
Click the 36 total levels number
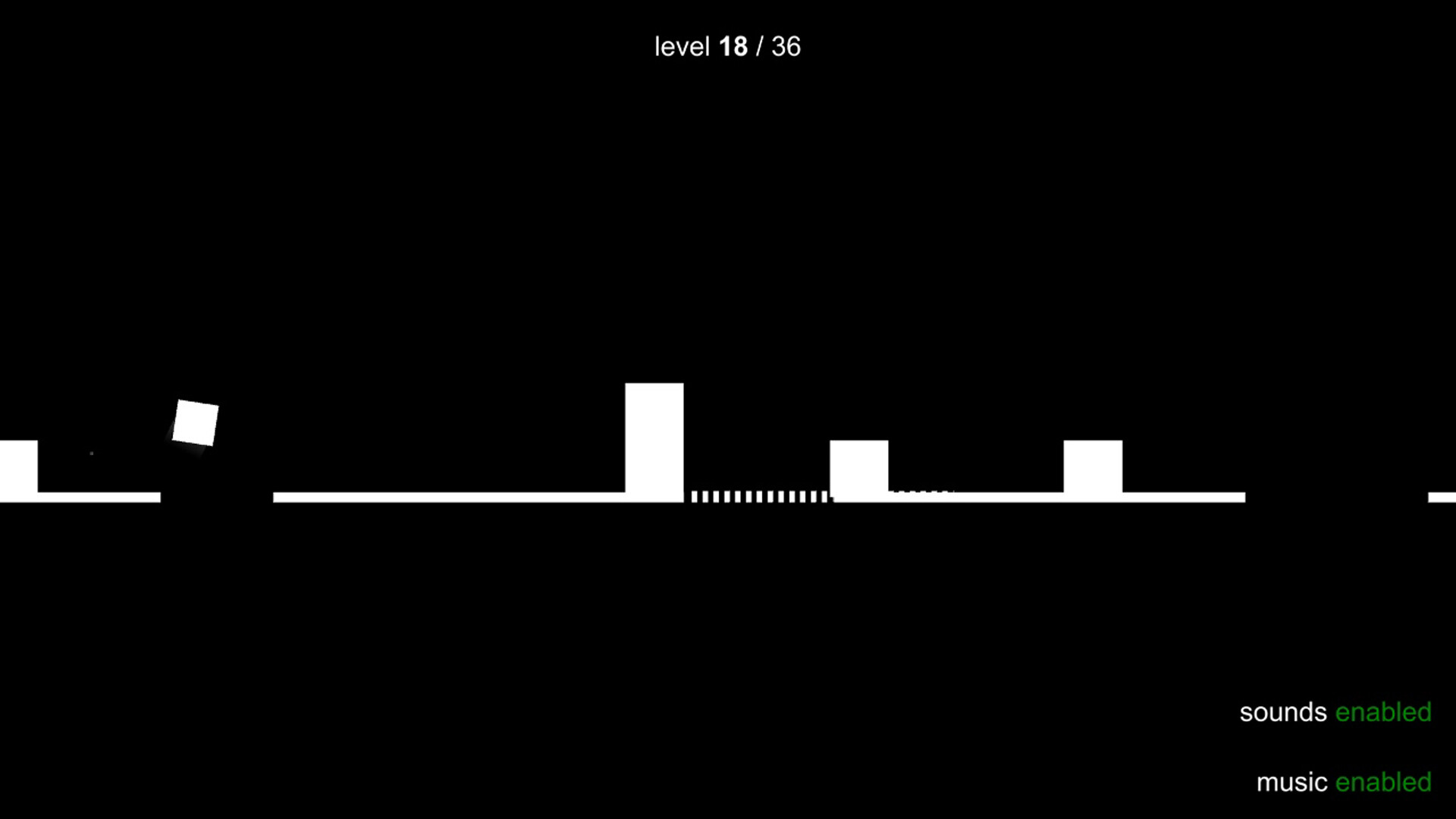tap(785, 47)
